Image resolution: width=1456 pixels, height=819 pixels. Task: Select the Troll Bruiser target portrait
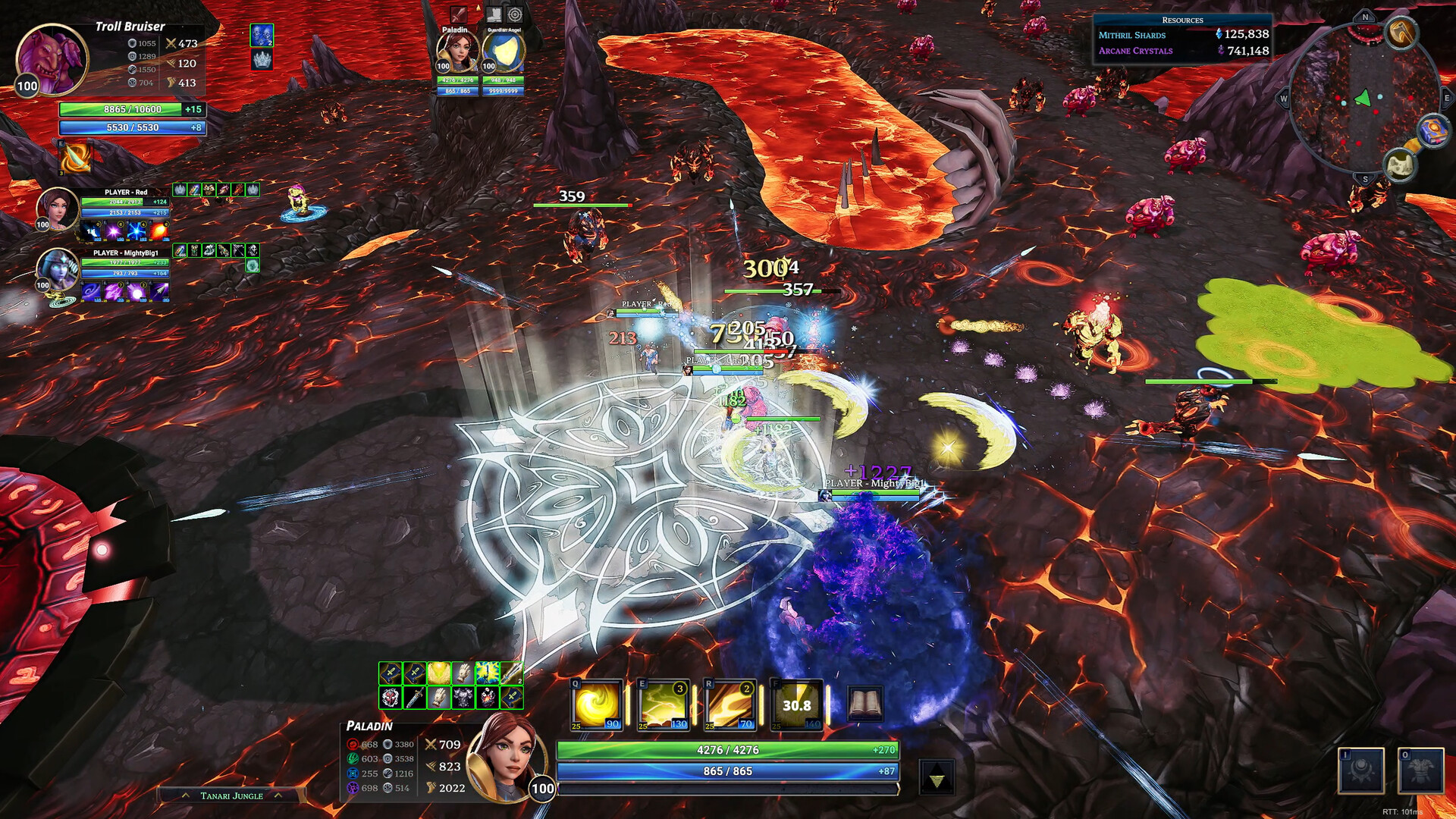click(x=52, y=59)
